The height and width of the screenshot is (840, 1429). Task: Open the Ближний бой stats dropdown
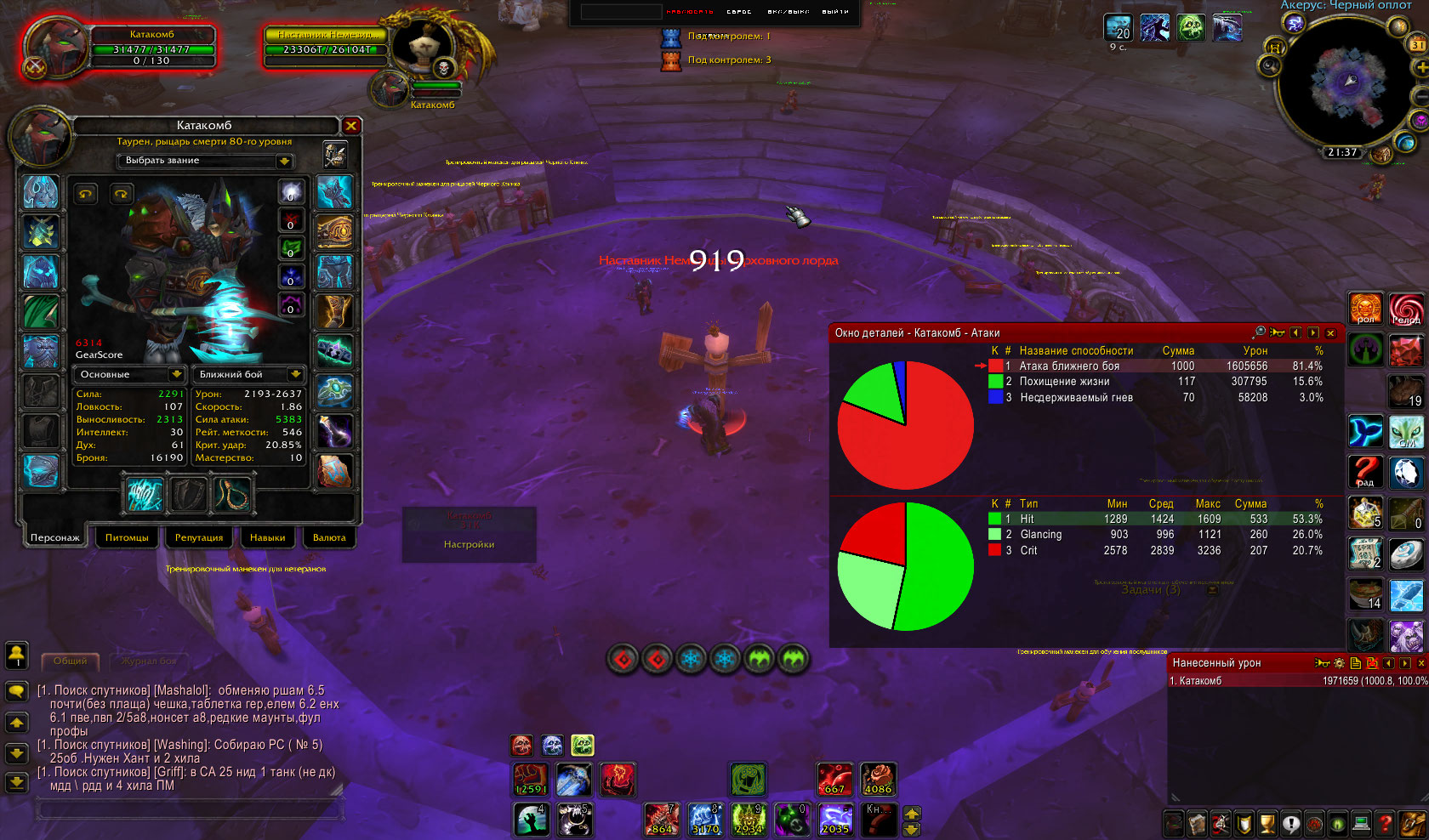coord(249,374)
